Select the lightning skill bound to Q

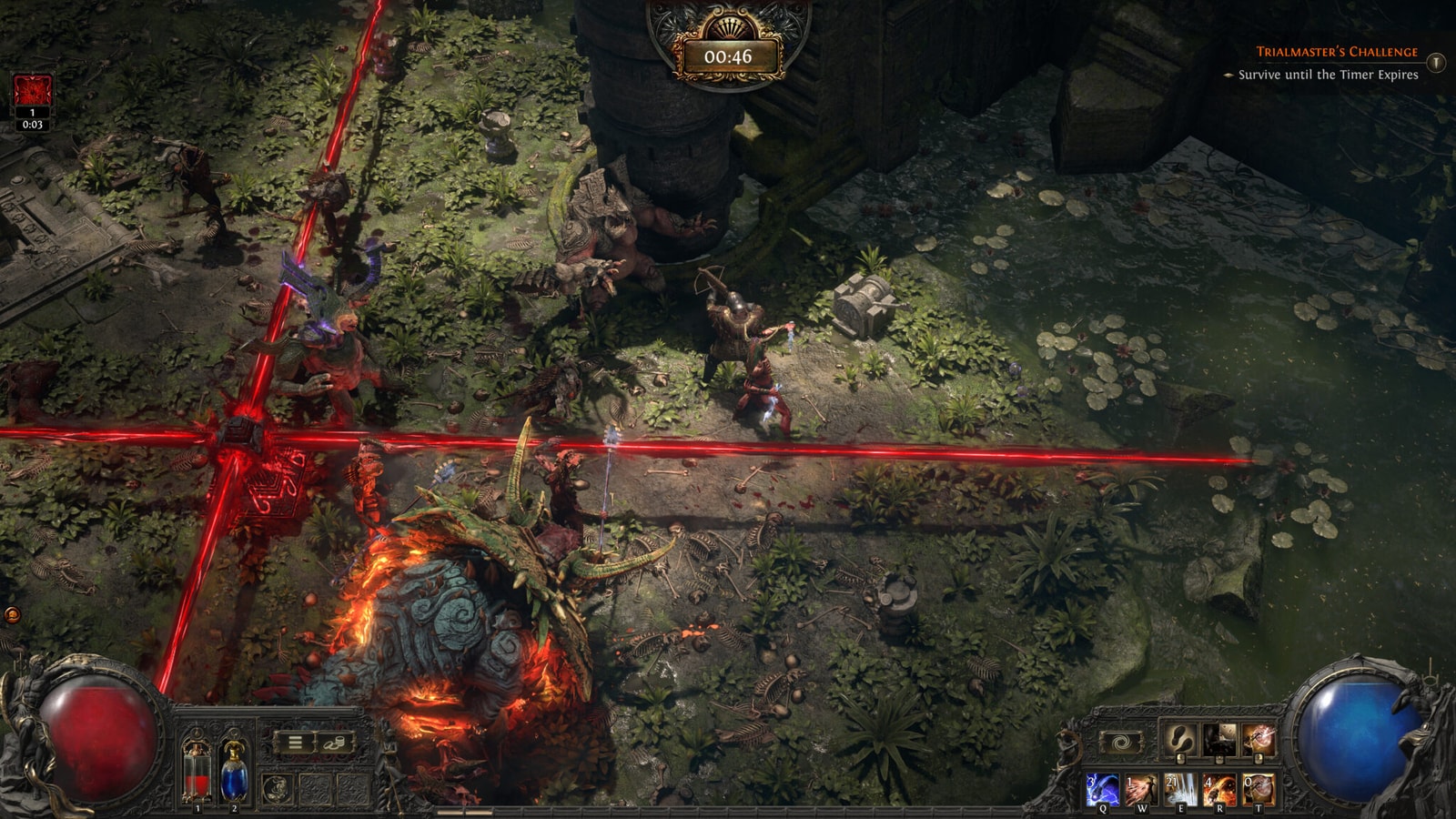(x=1103, y=788)
